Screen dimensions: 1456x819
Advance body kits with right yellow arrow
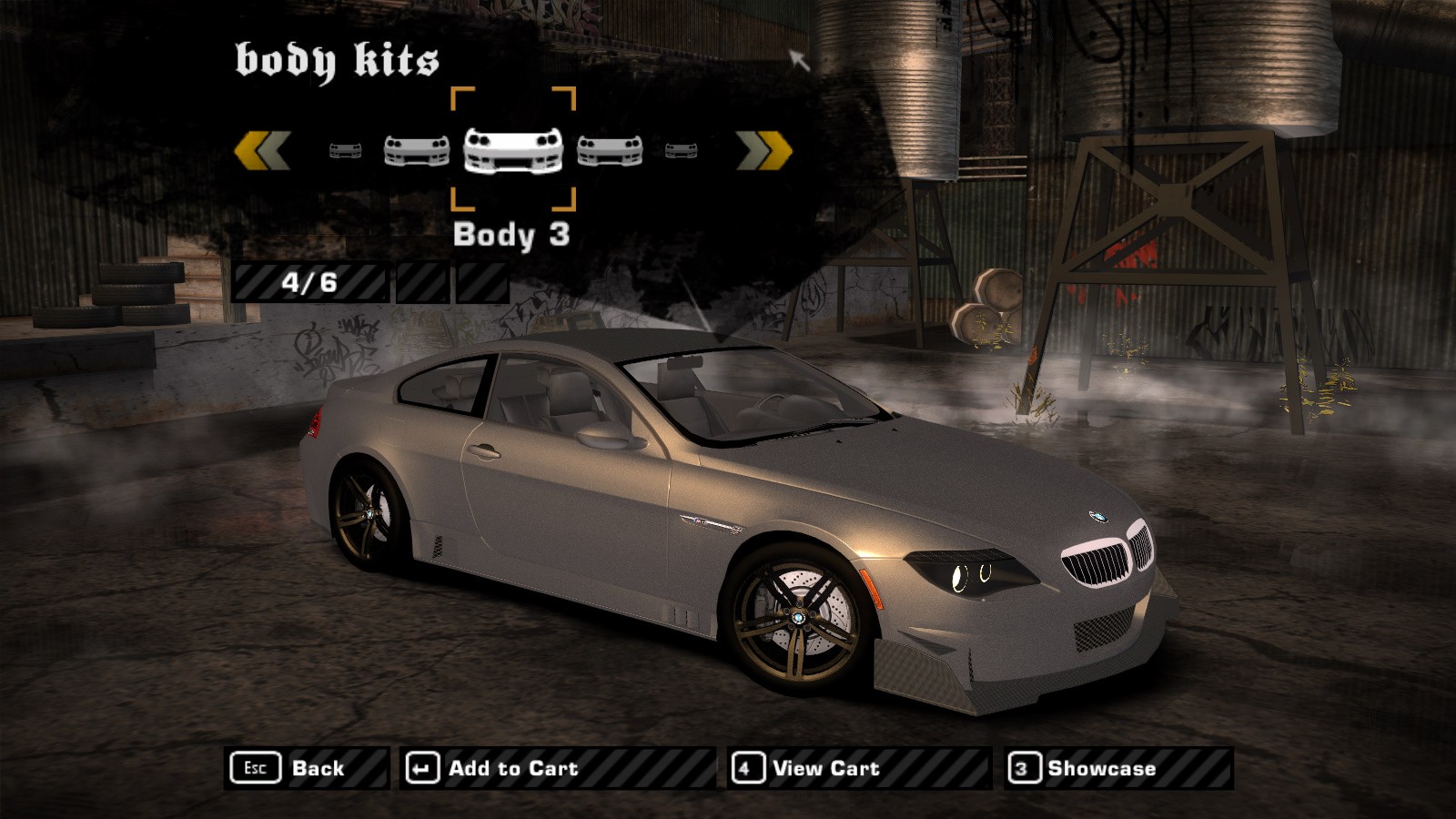click(763, 150)
